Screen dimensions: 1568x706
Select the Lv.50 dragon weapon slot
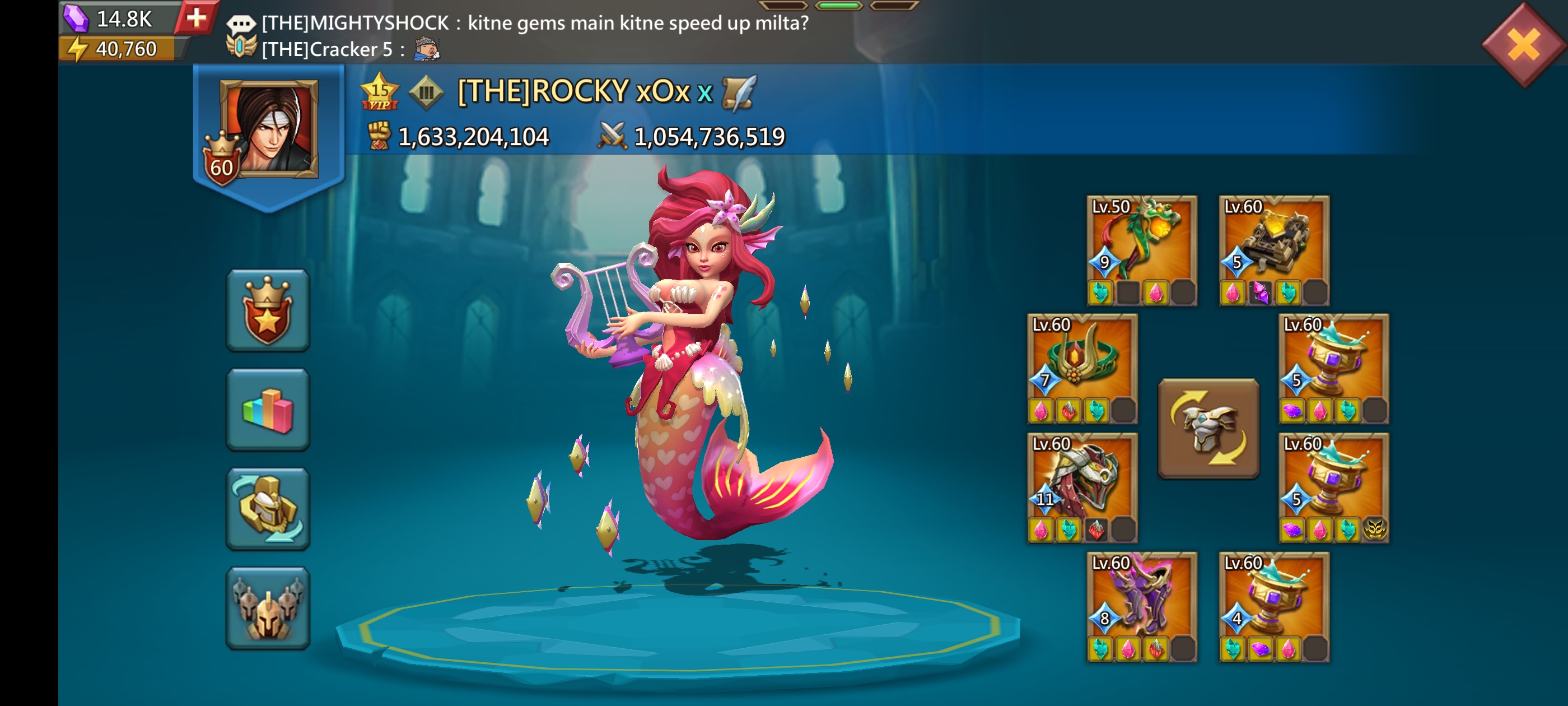click(1141, 250)
